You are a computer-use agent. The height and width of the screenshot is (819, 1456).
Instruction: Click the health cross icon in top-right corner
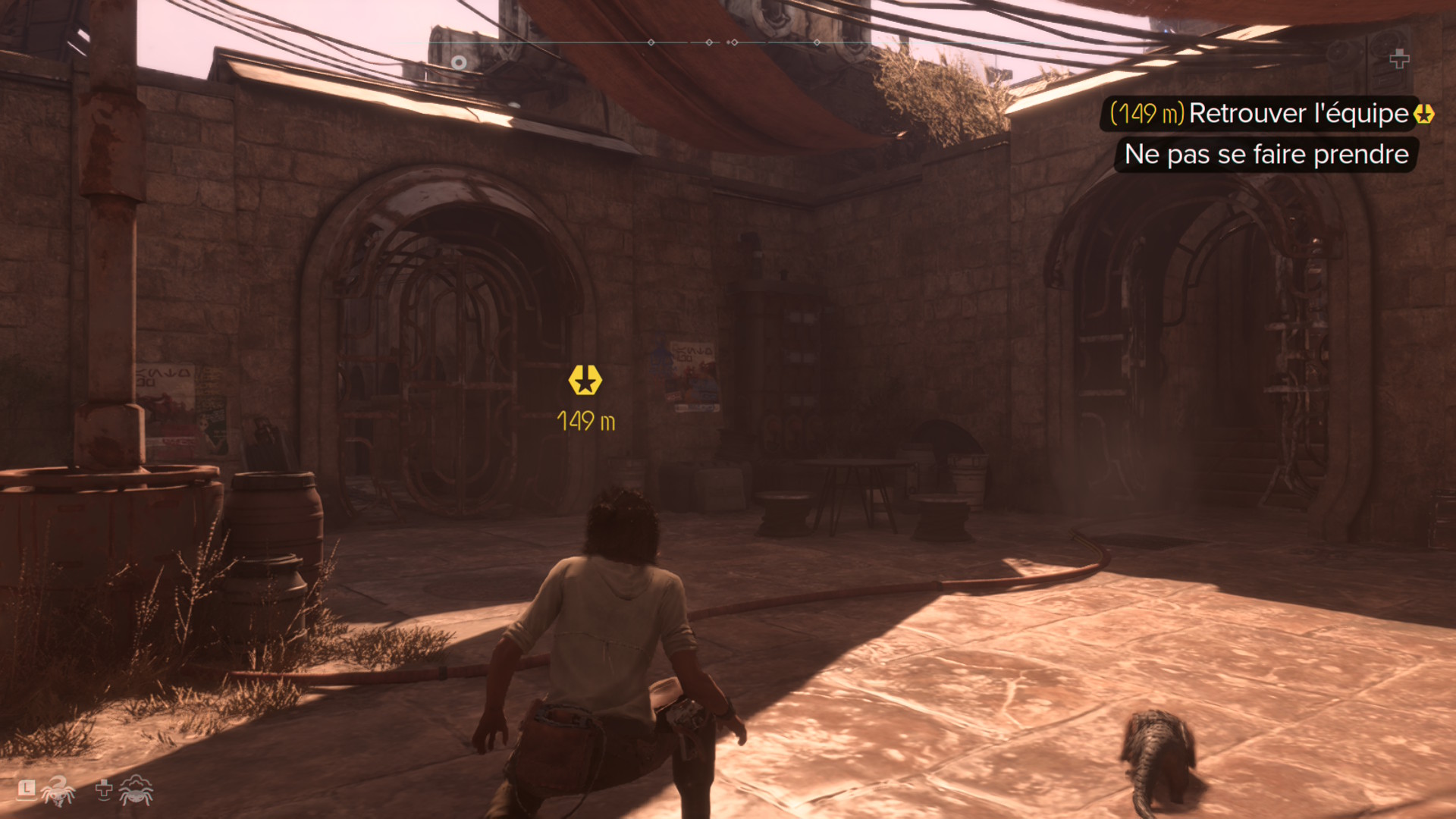point(1399,58)
